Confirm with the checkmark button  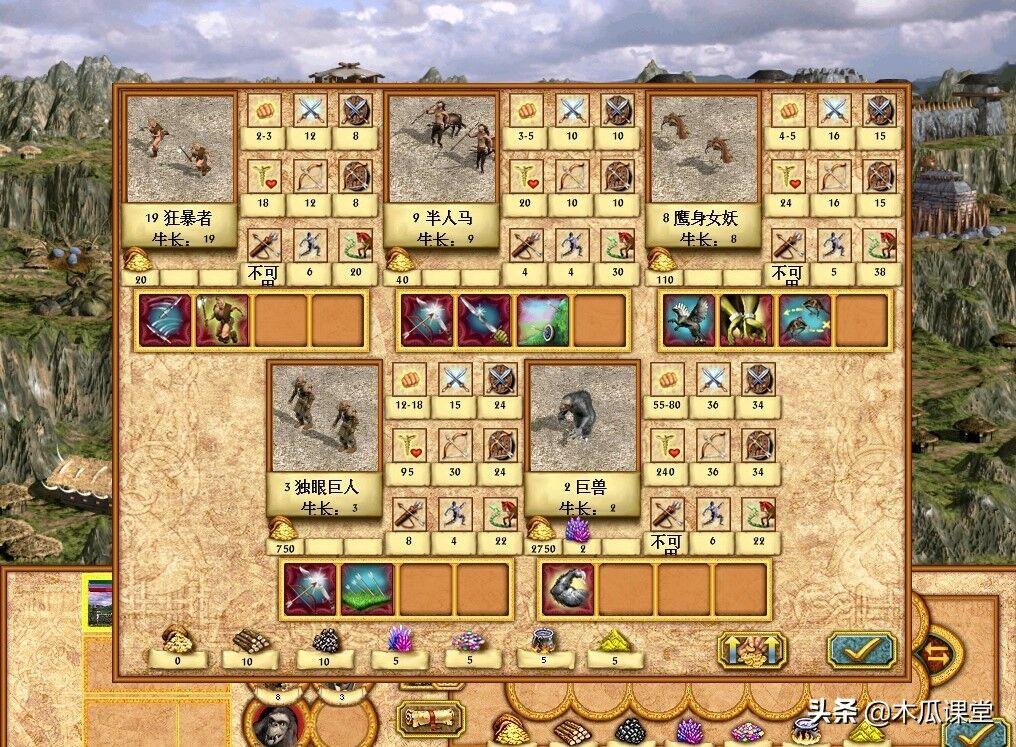[861, 650]
